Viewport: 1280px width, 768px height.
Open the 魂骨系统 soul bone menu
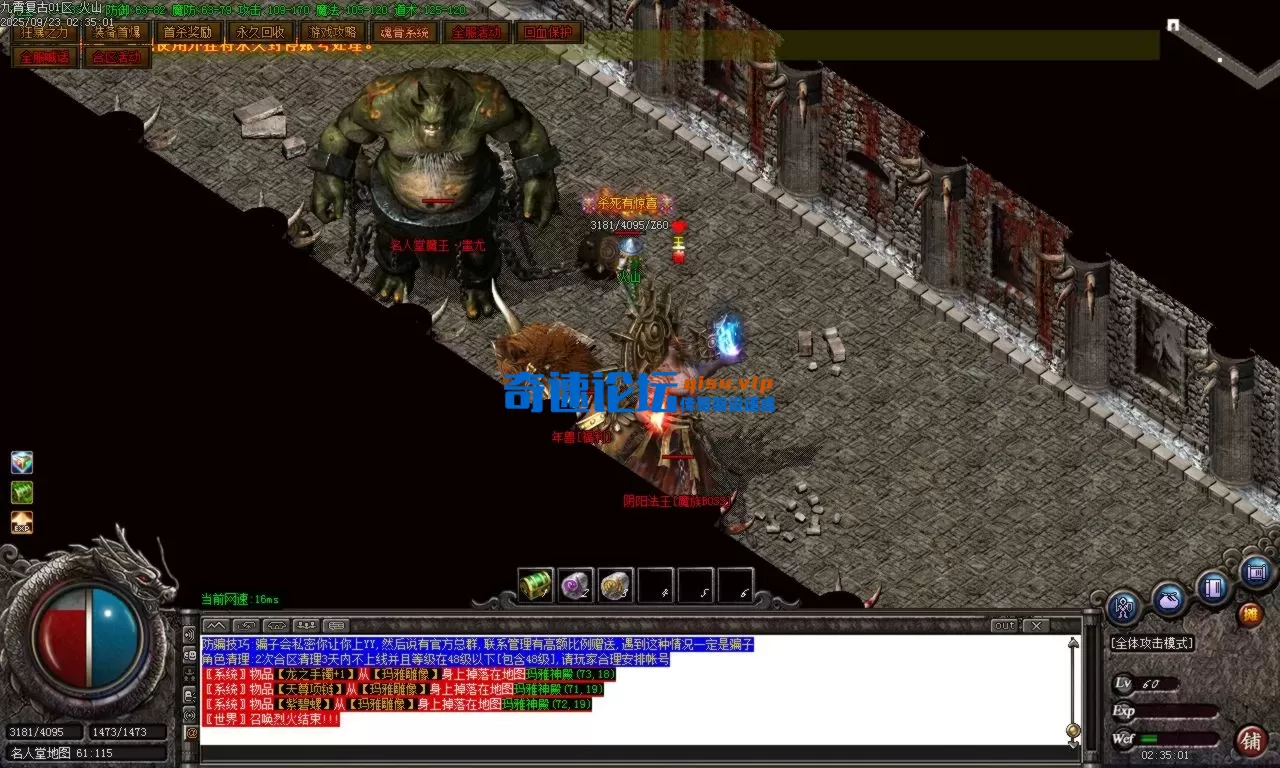404,32
